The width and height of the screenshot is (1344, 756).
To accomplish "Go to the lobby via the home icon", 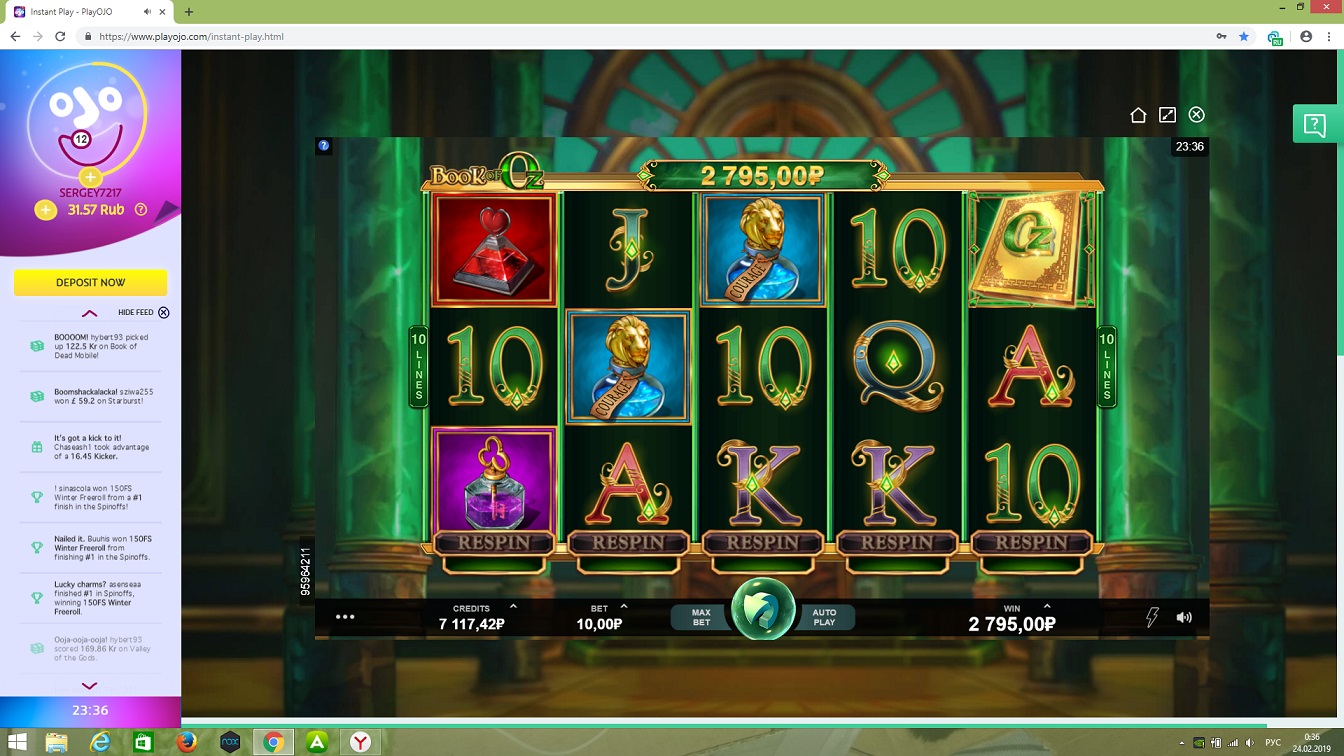I will pyautogui.click(x=1138, y=115).
